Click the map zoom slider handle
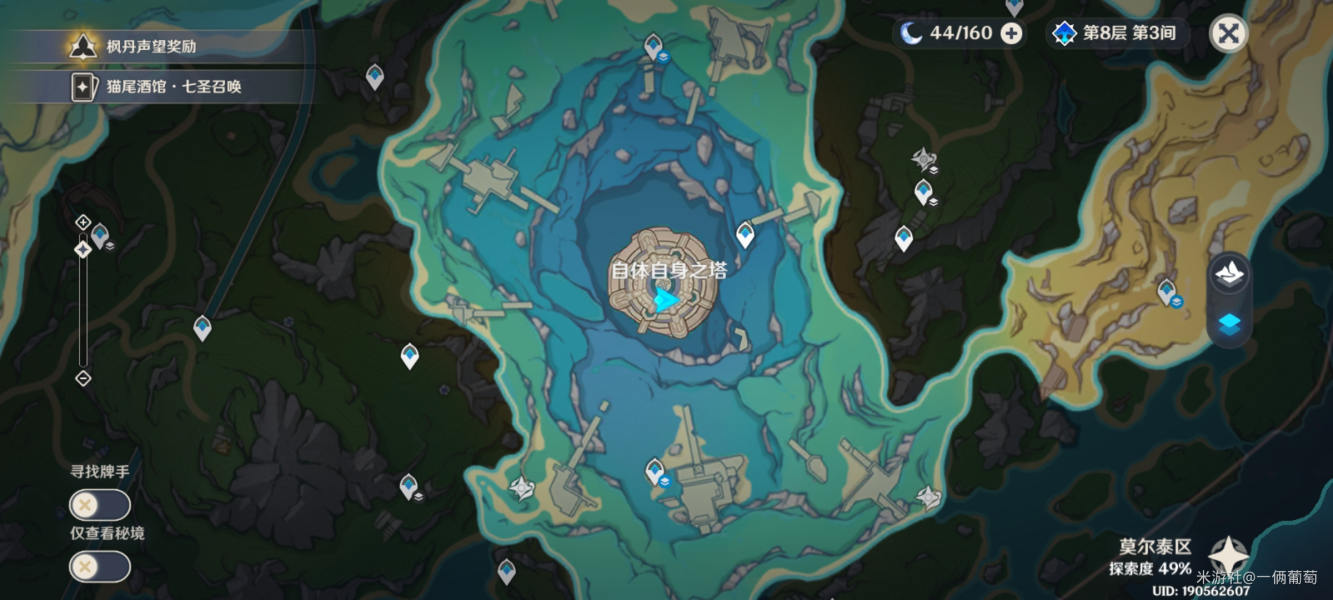Image resolution: width=1333 pixels, height=600 pixels. tap(83, 249)
